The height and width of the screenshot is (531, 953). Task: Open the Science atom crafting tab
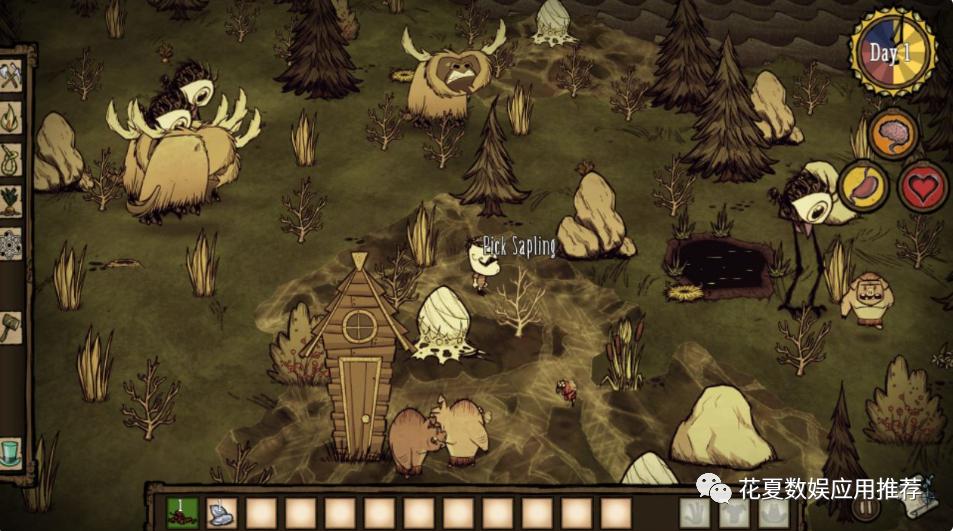tap(11, 242)
